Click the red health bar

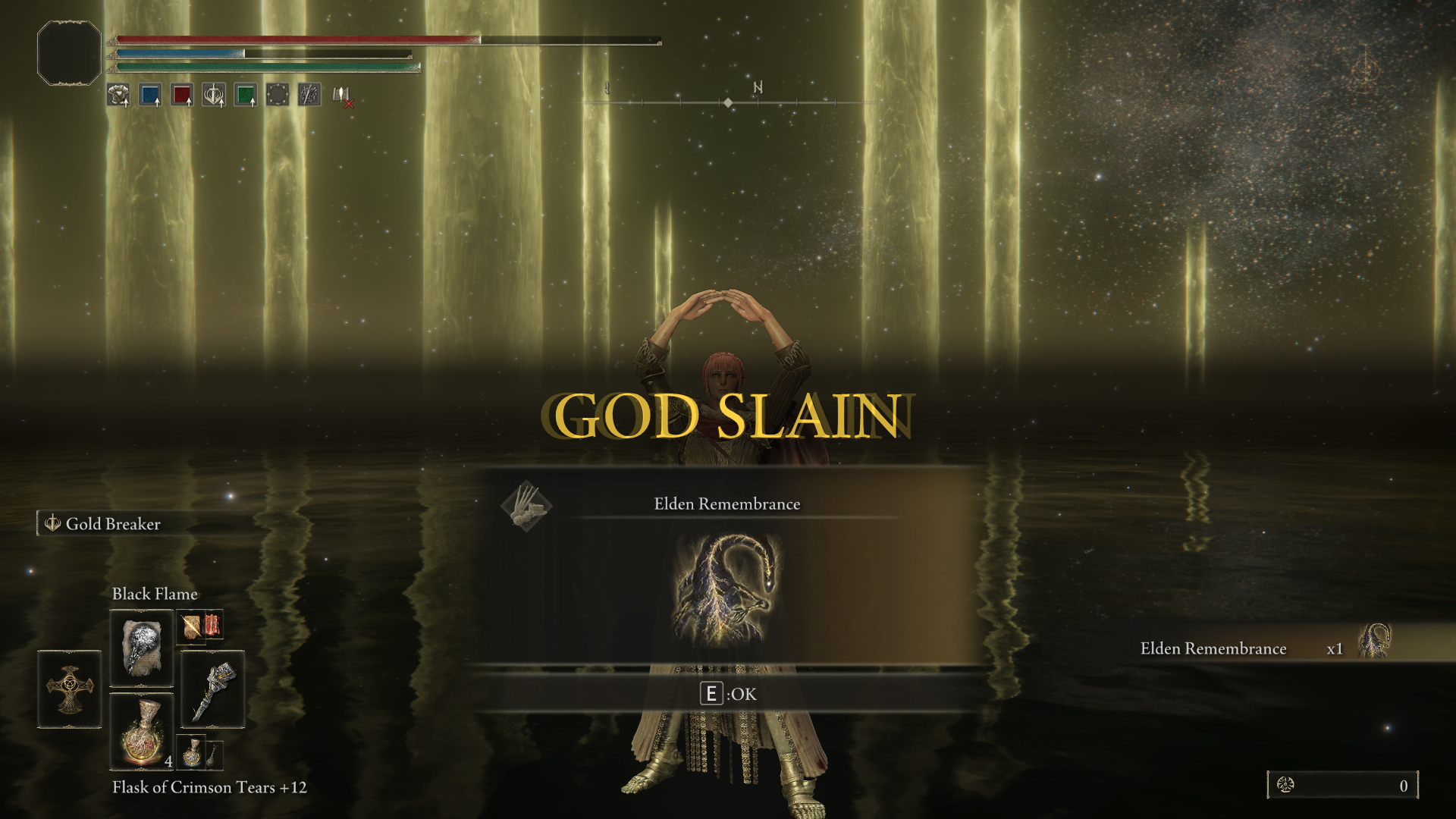(x=296, y=38)
